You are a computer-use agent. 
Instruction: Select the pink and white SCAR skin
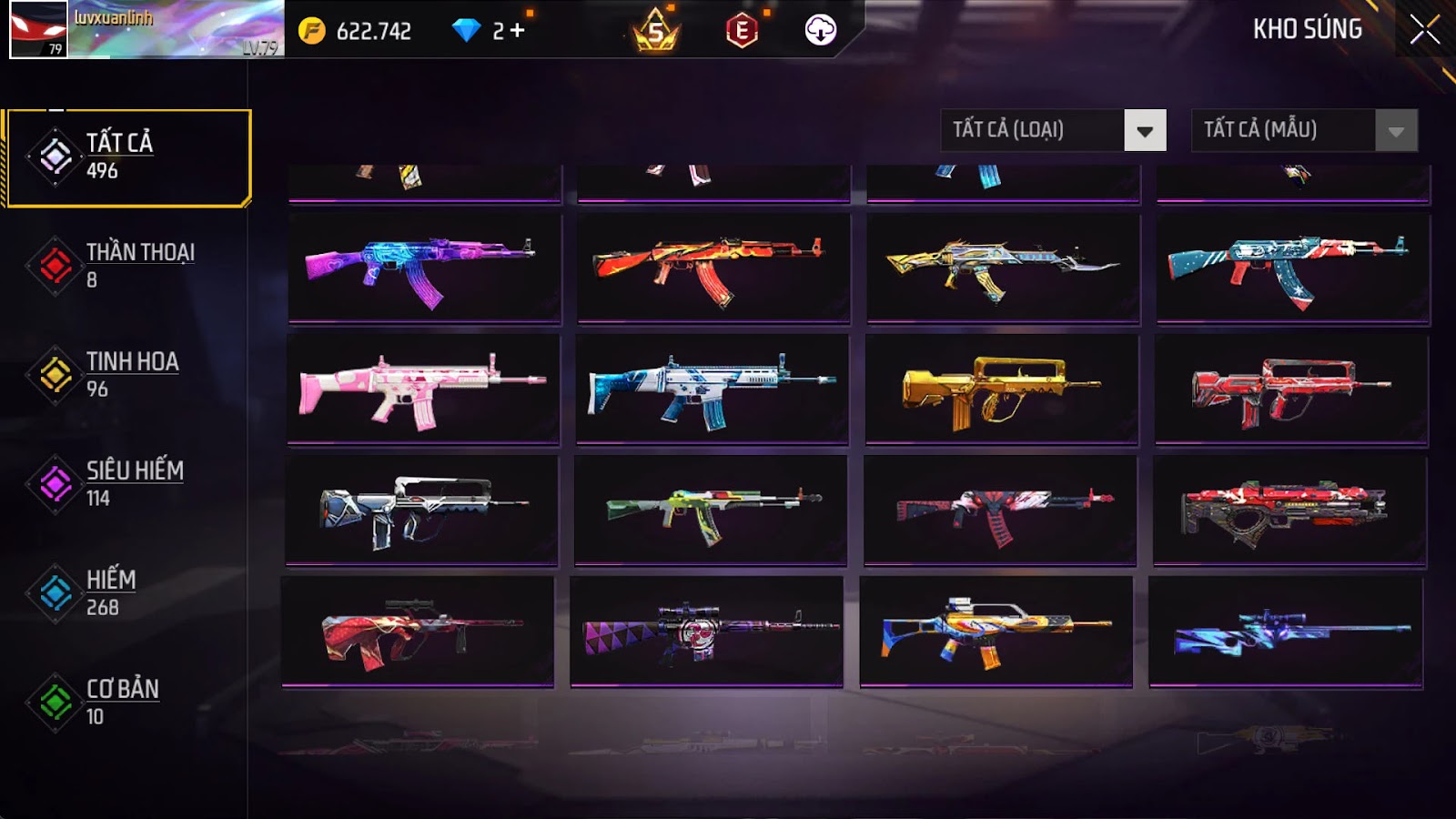pos(423,389)
